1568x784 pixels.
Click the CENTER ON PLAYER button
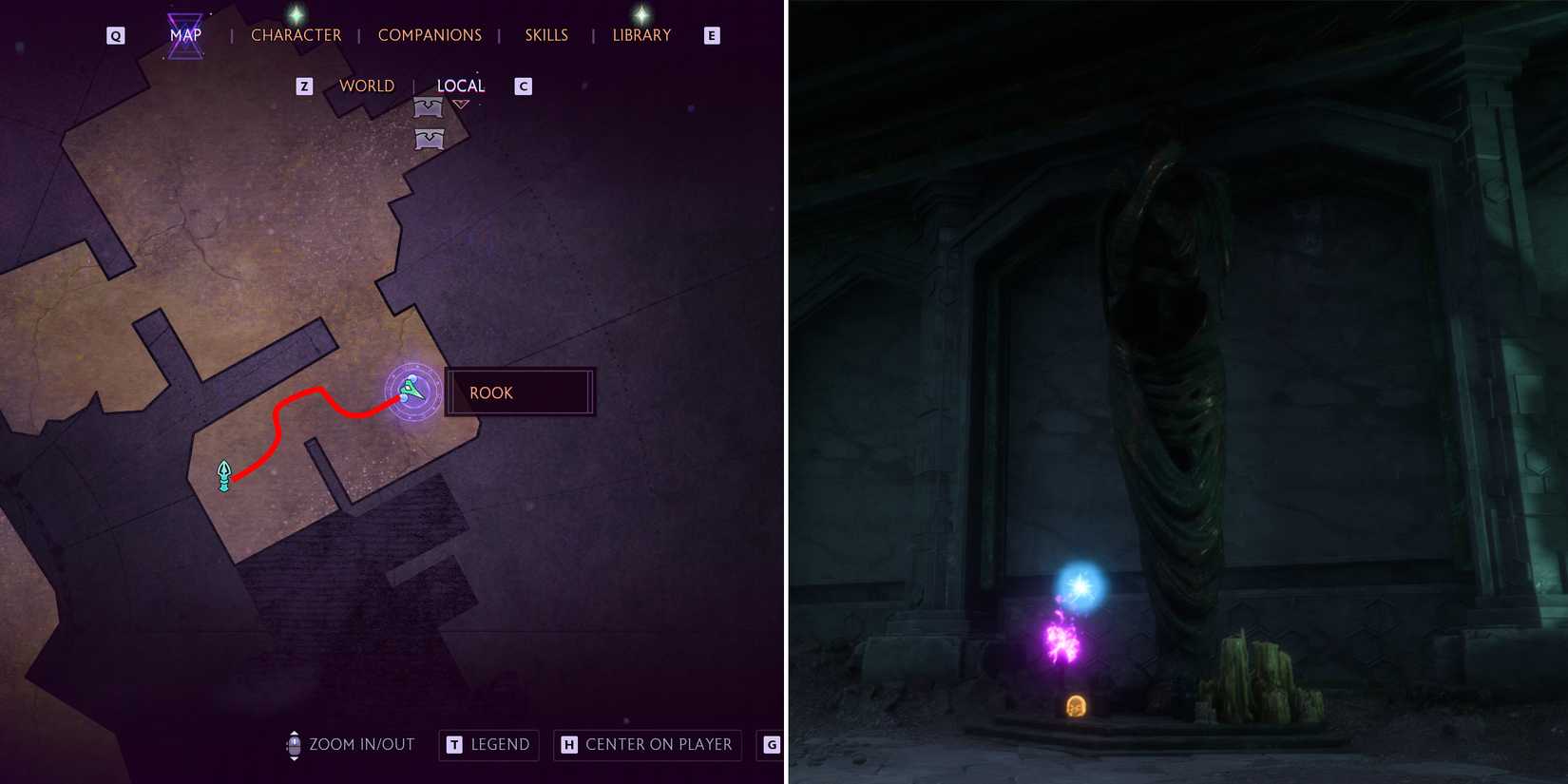(x=647, y=745)
